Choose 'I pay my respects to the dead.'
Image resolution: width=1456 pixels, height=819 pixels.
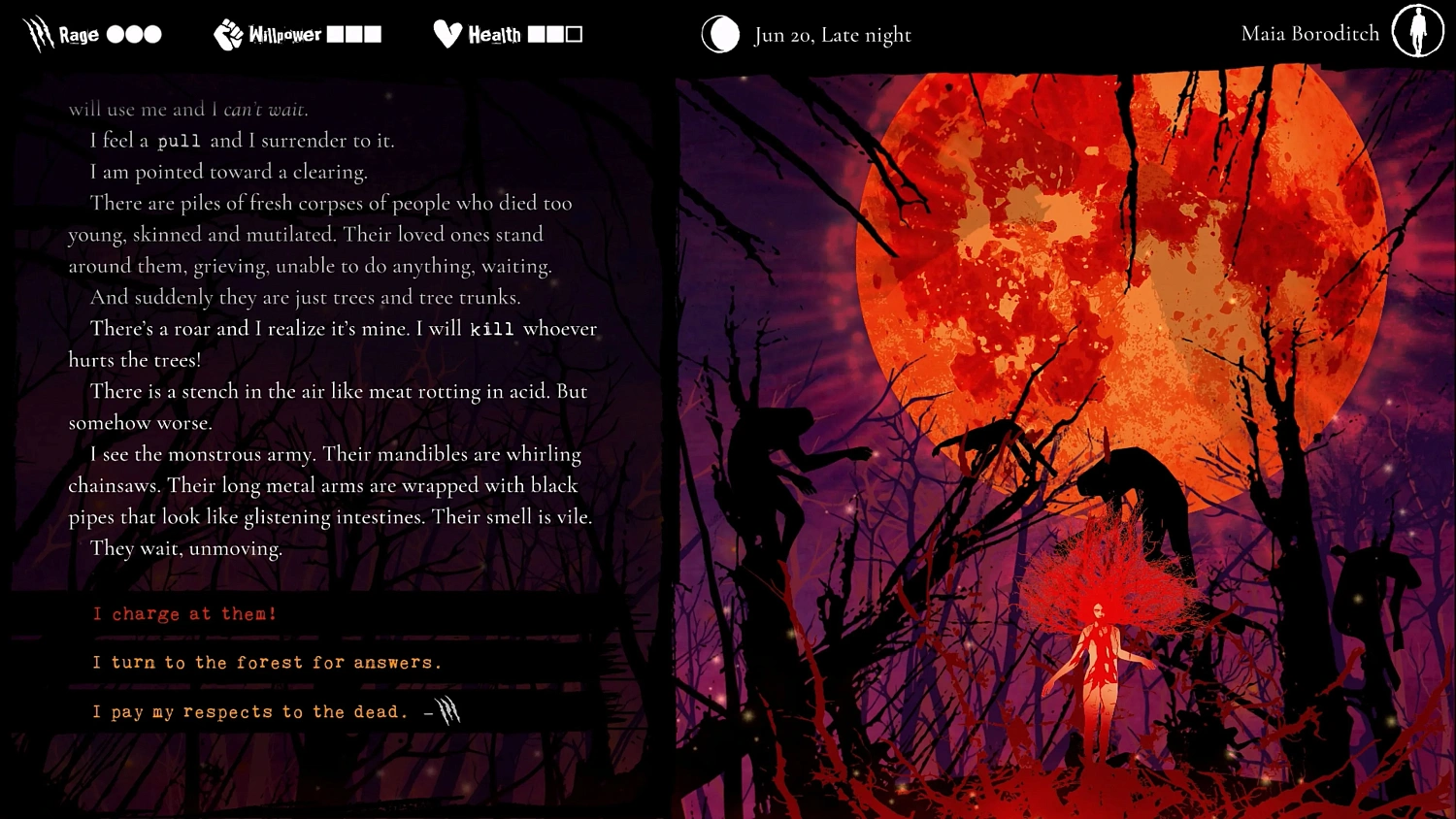click(x=250, y=711)
